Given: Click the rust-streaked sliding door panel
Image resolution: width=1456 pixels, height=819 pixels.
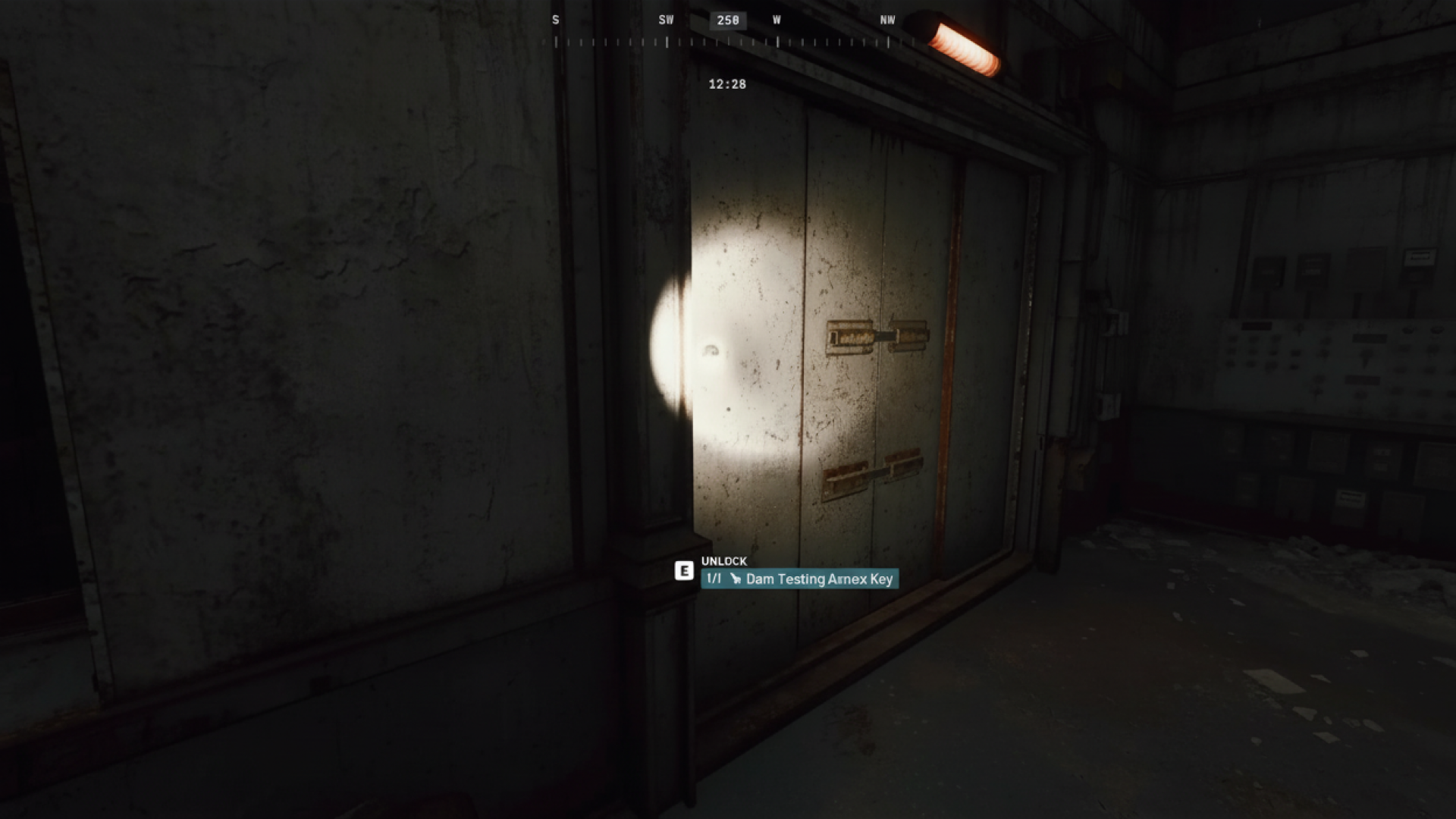Looking at the screenshot, I should point(872,265).
